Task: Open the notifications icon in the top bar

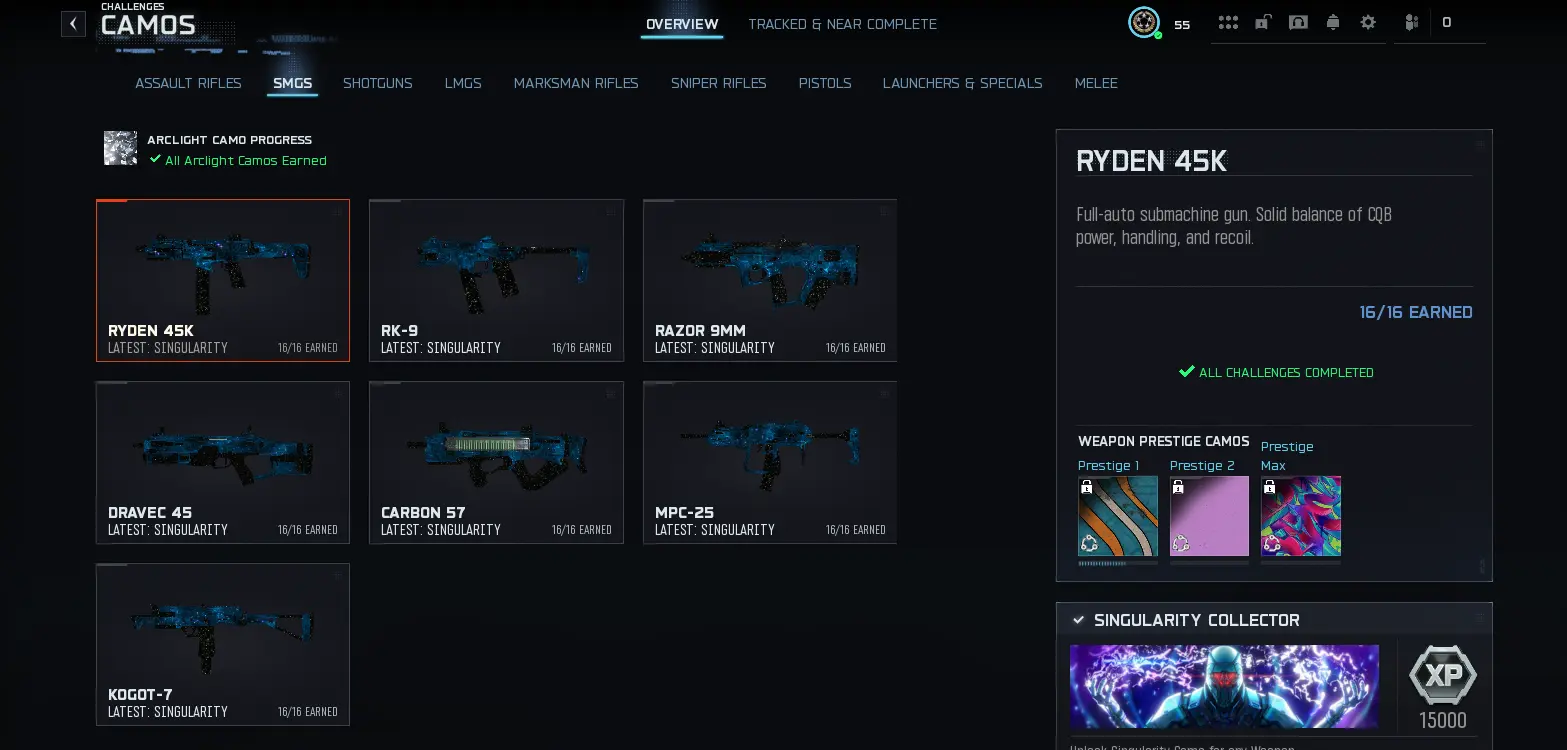Action: (1333, 22)
